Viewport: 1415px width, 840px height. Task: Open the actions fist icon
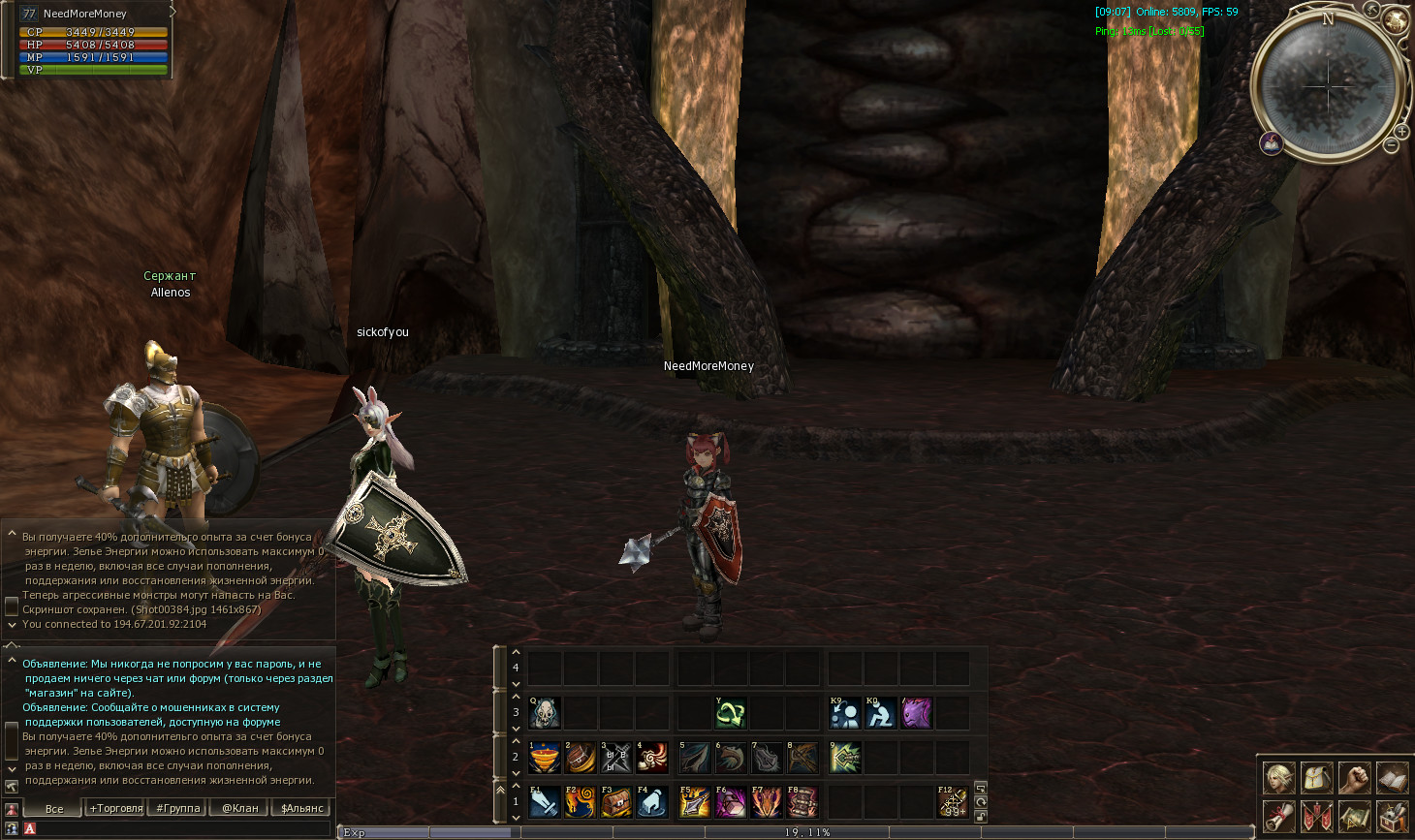coord(1354,777)
